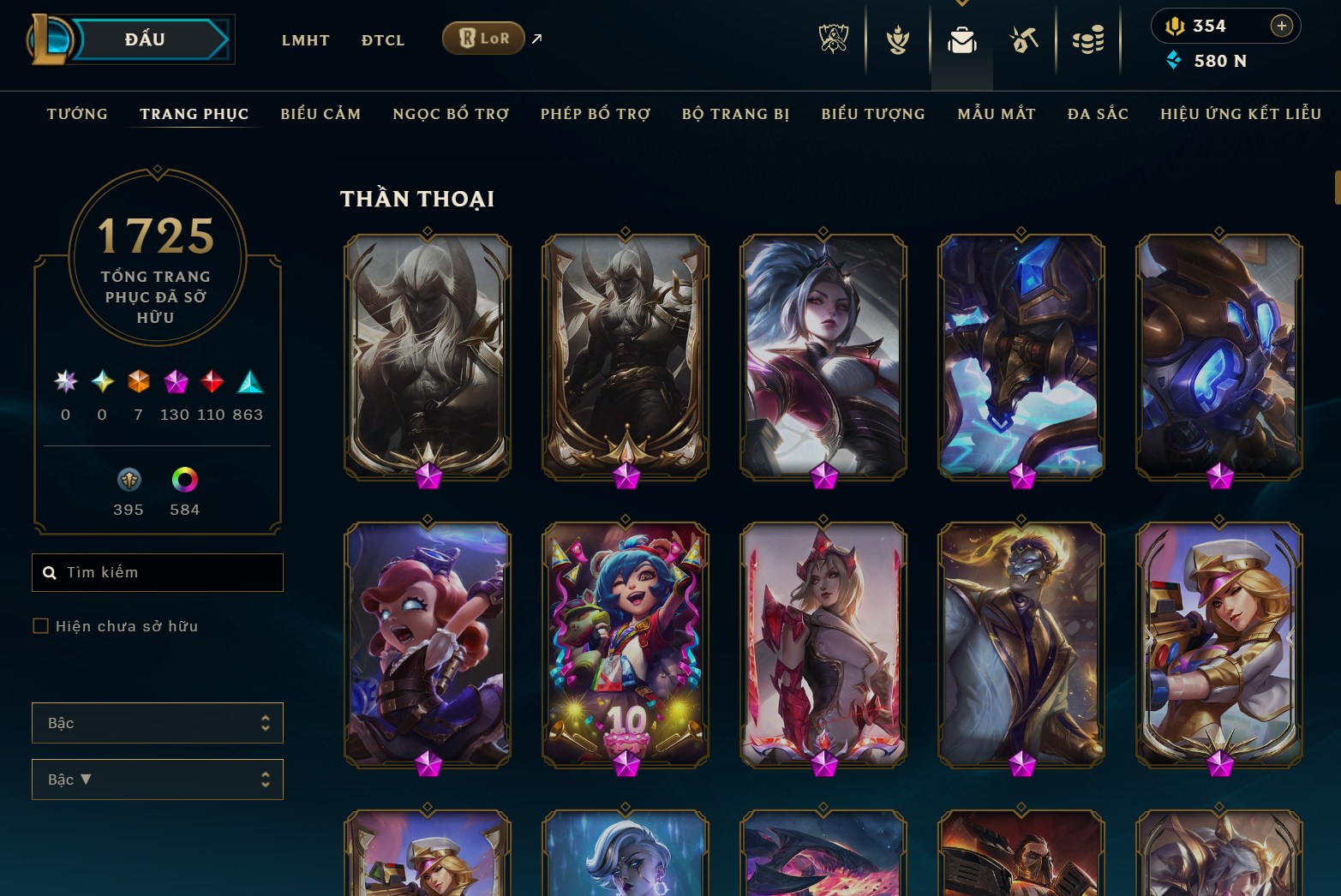Enable the 'Hiện chưa sở hữu' checkbox
Screen dimensions: 1341x896
click(40, 626)
